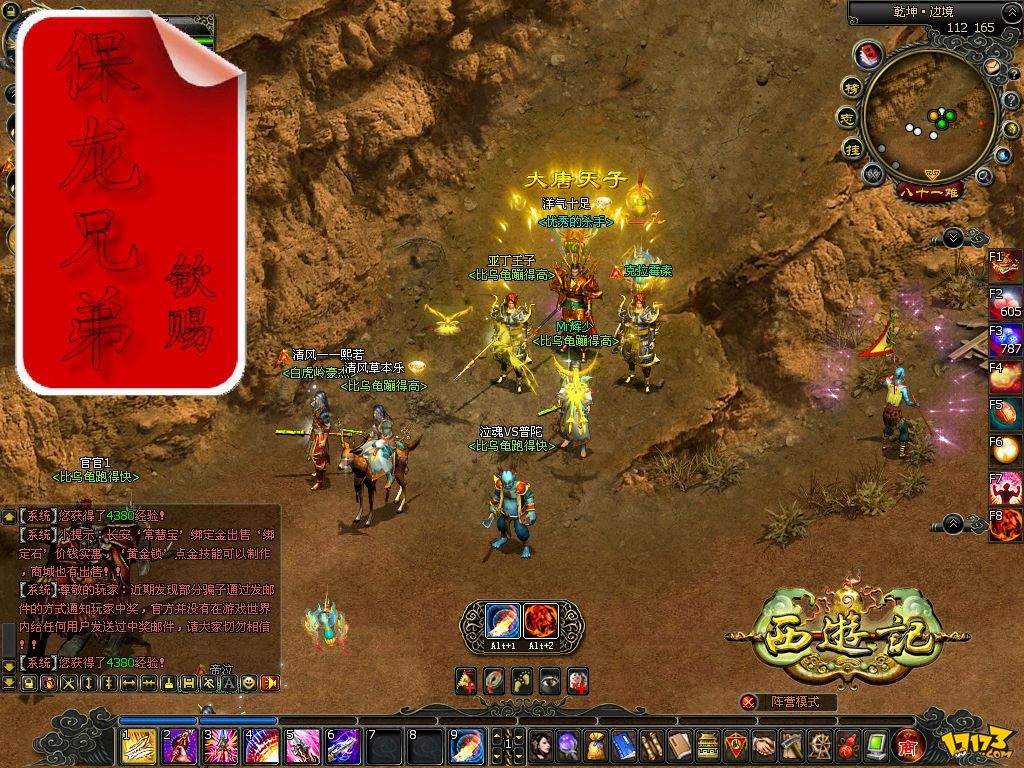Activate the 挂 auto-play button
This screenshot has height=768, width=1024.
(853, 149)
